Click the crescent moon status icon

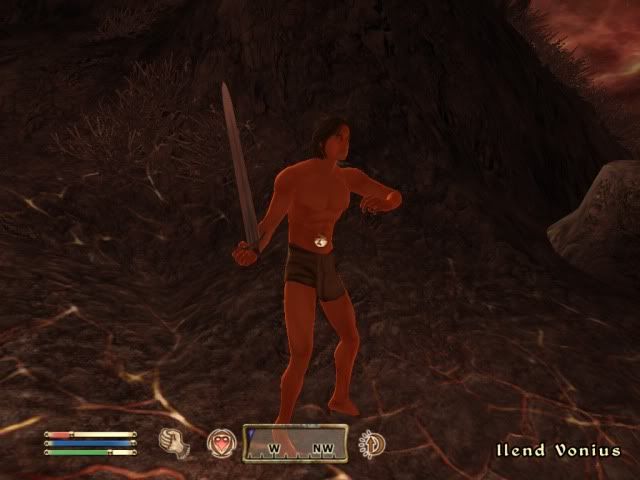click(x=372, y=443)
